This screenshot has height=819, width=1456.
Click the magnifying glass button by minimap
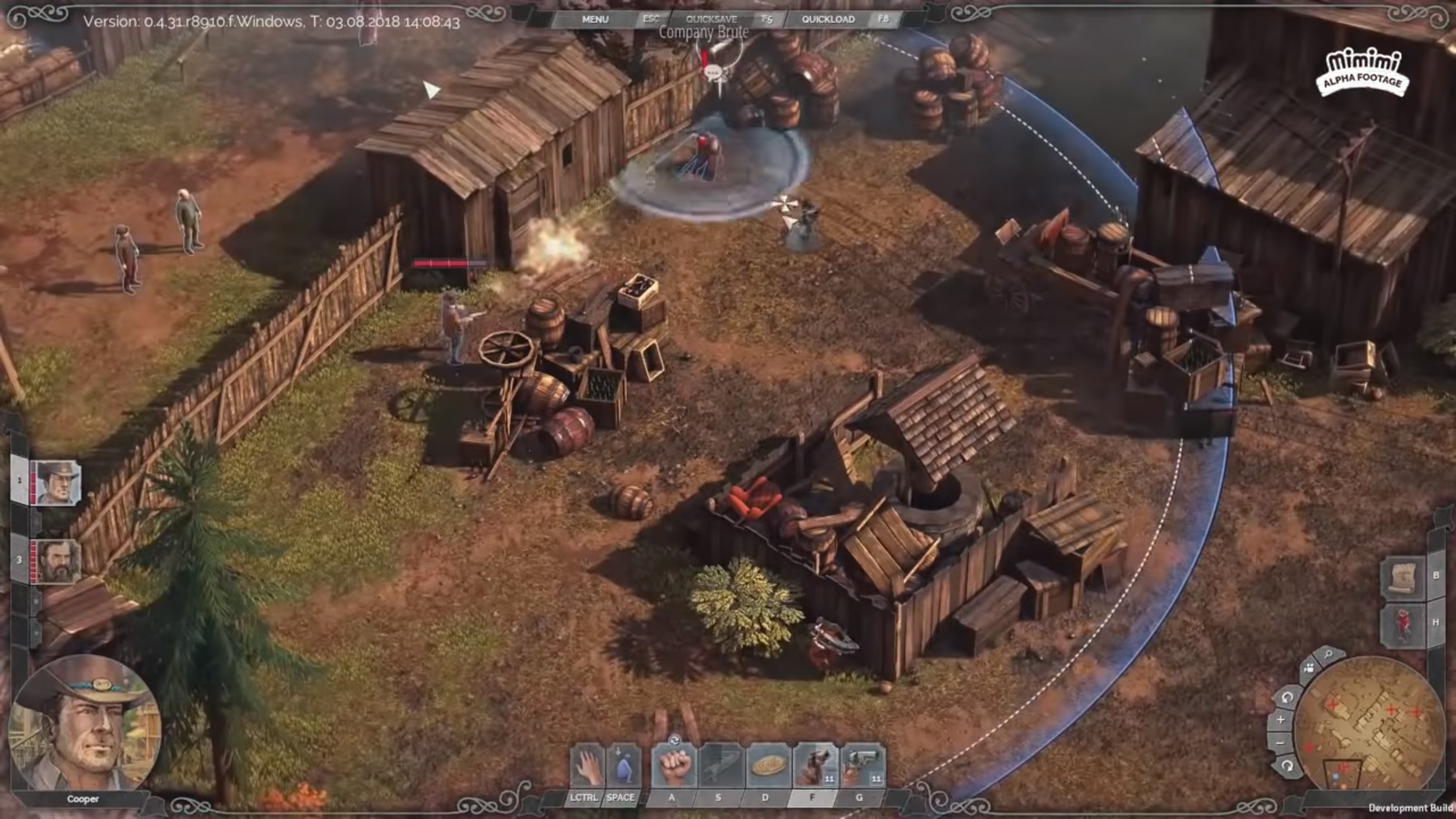[1329, 654]
